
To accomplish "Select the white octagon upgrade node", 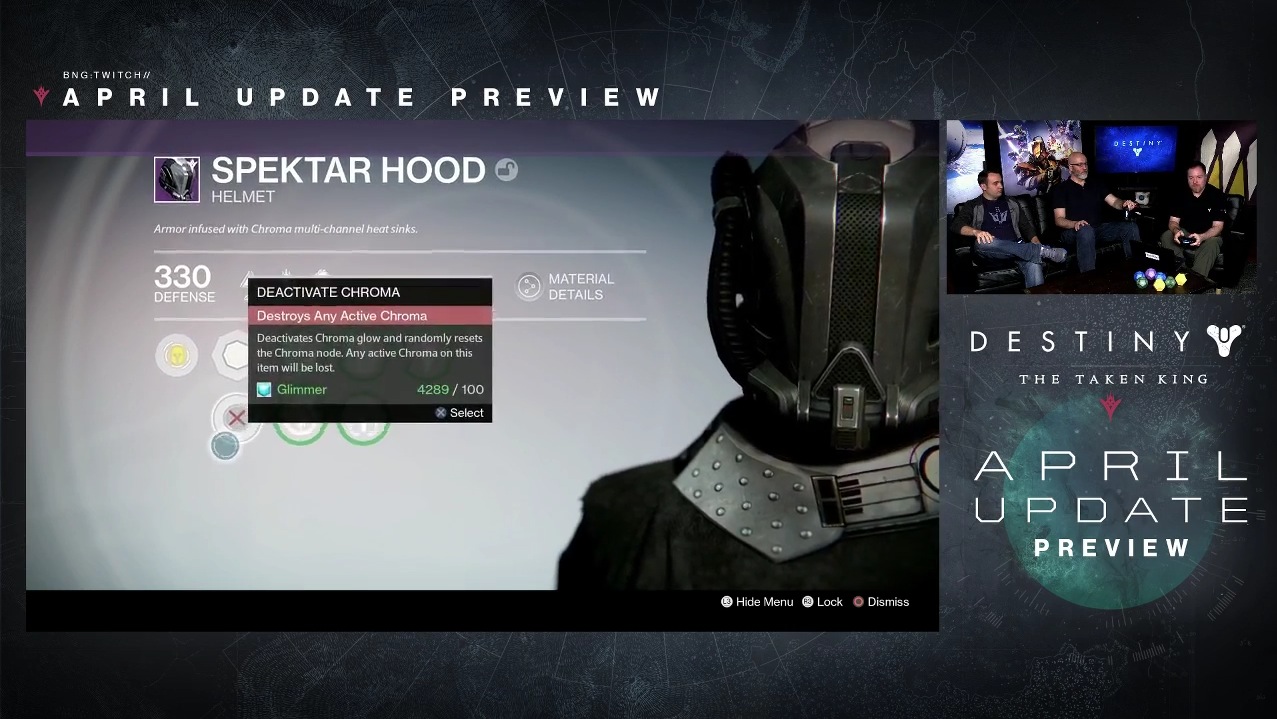I will [x=232, y=355].
